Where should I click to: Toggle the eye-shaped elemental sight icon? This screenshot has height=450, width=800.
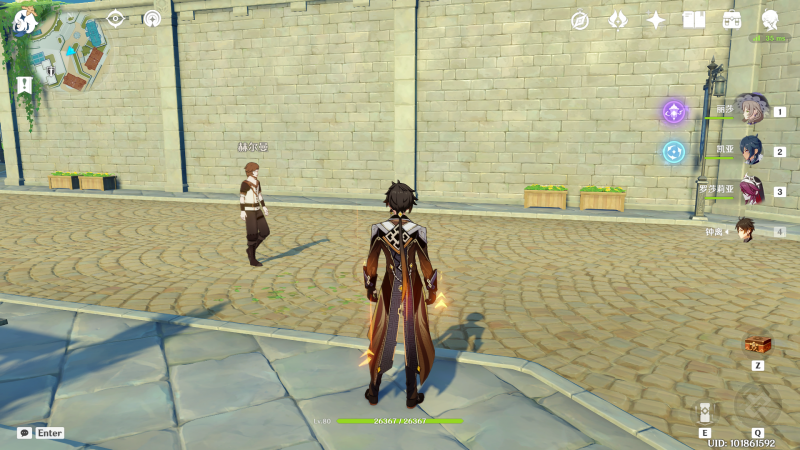(116, 18)
